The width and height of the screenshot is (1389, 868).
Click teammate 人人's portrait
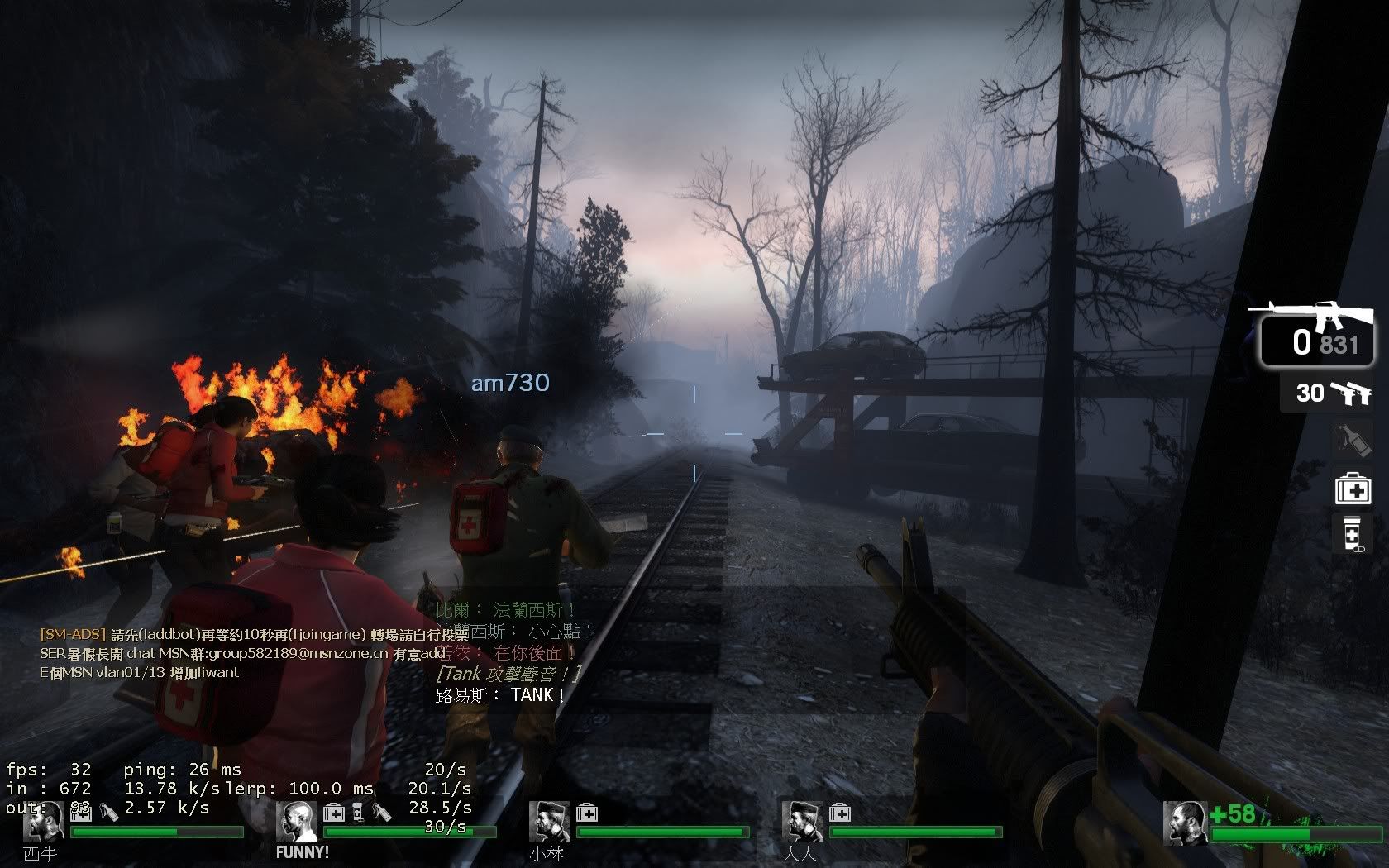click(x=802, y=821)
